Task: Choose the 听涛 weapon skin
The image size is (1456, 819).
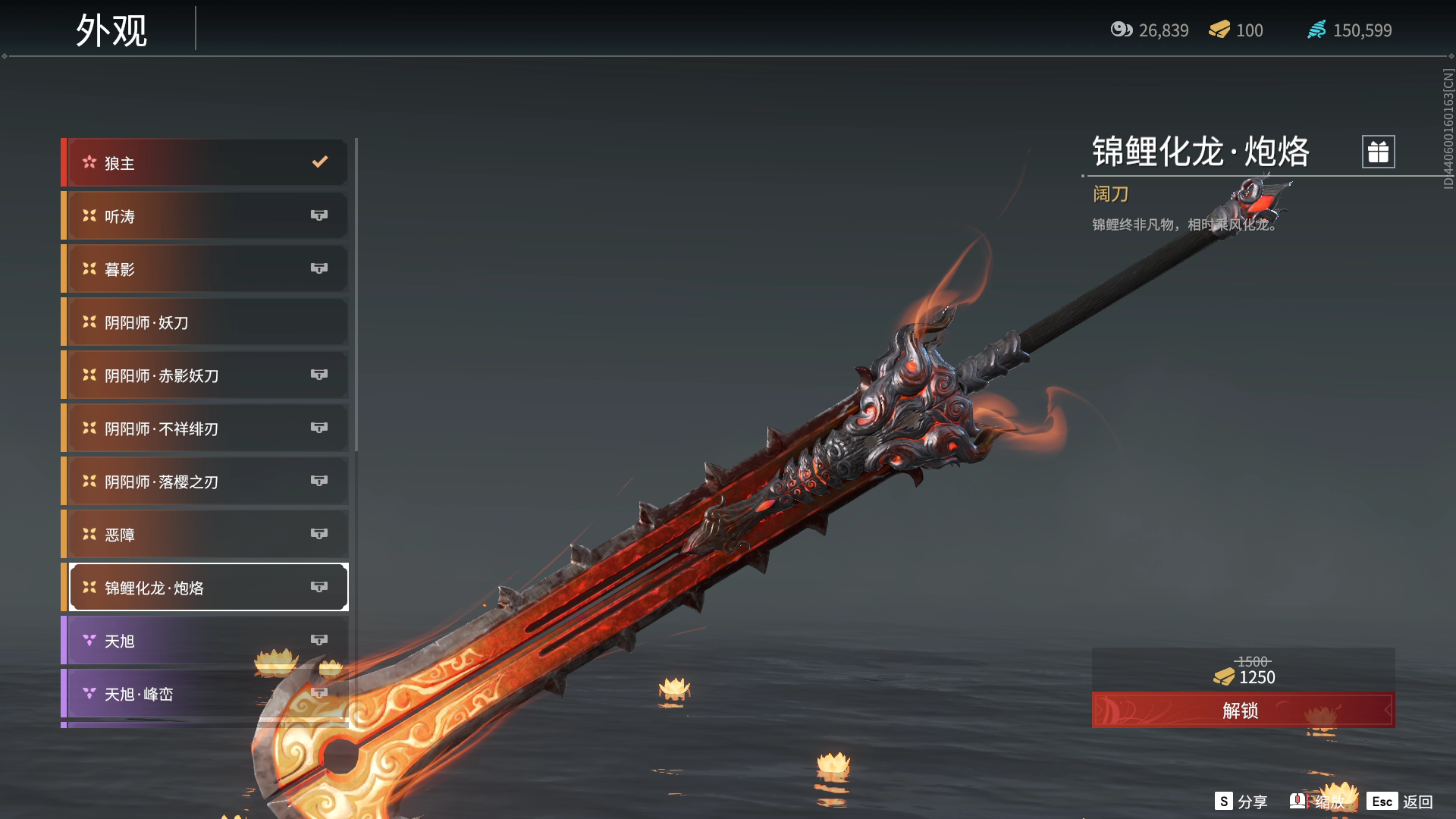Action: [206, 216]
